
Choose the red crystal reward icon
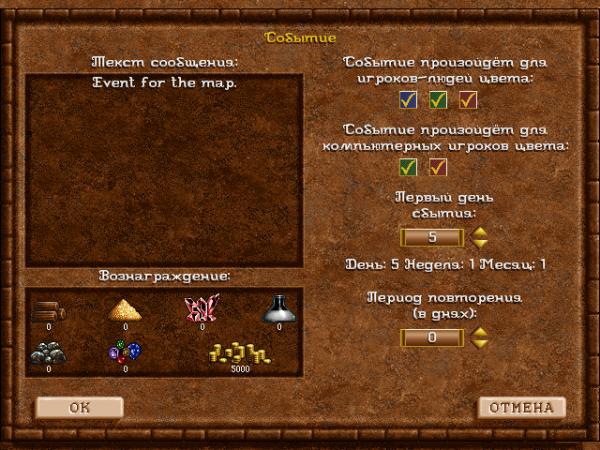(x=202, y=309)
